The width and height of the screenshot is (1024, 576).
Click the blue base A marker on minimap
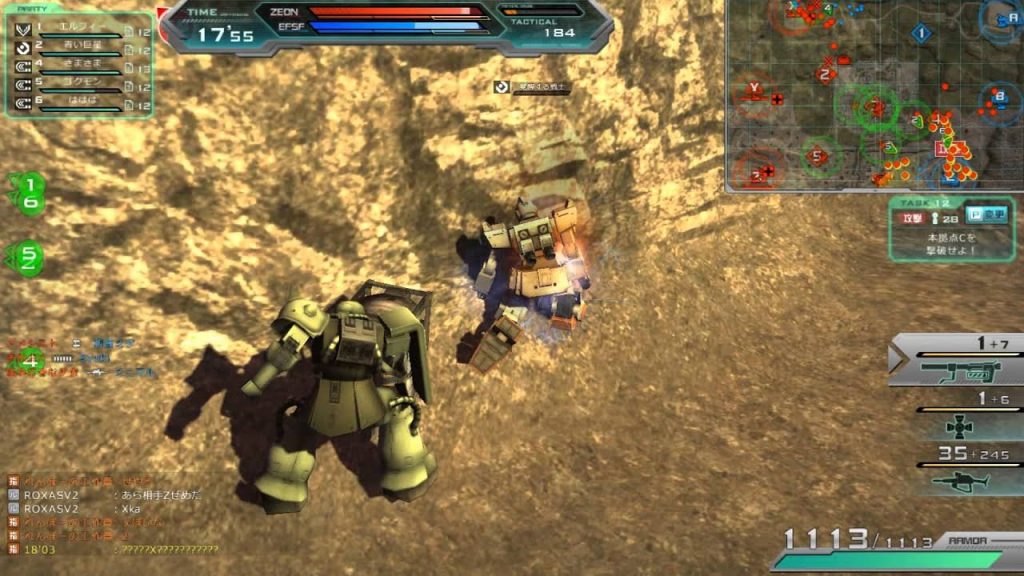pos(1000,15)
